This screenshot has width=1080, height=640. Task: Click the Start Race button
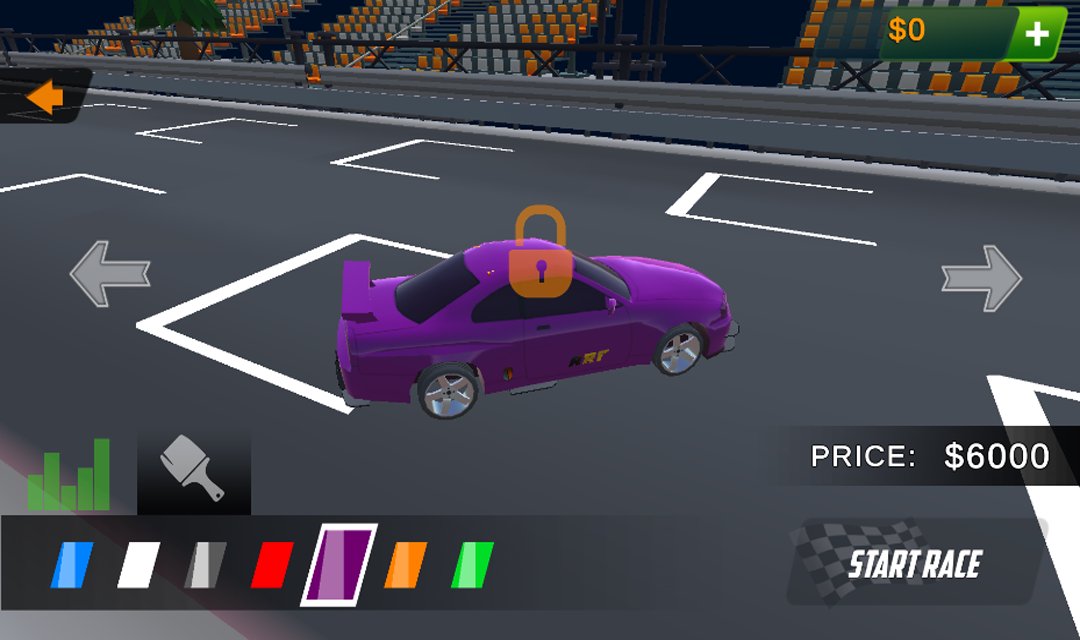tap(913, 564)
